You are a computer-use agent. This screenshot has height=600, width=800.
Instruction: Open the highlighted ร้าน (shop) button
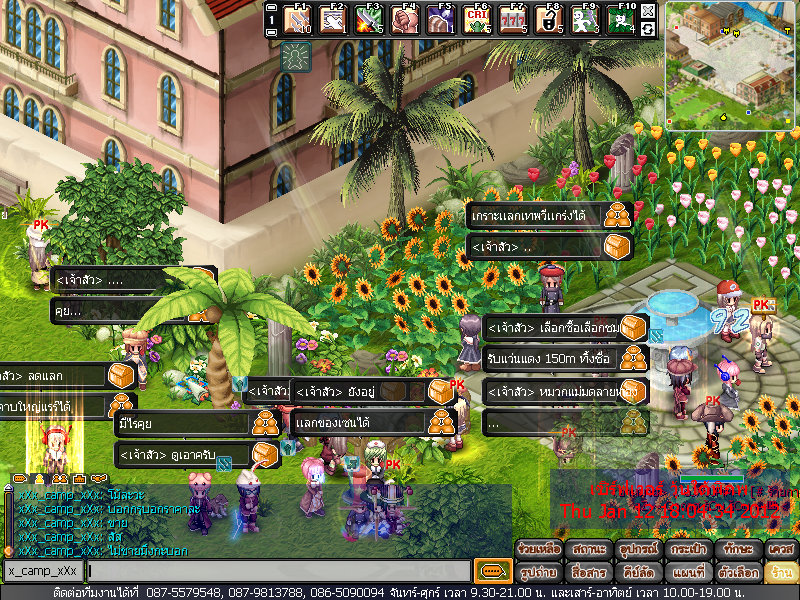[779, 573]
